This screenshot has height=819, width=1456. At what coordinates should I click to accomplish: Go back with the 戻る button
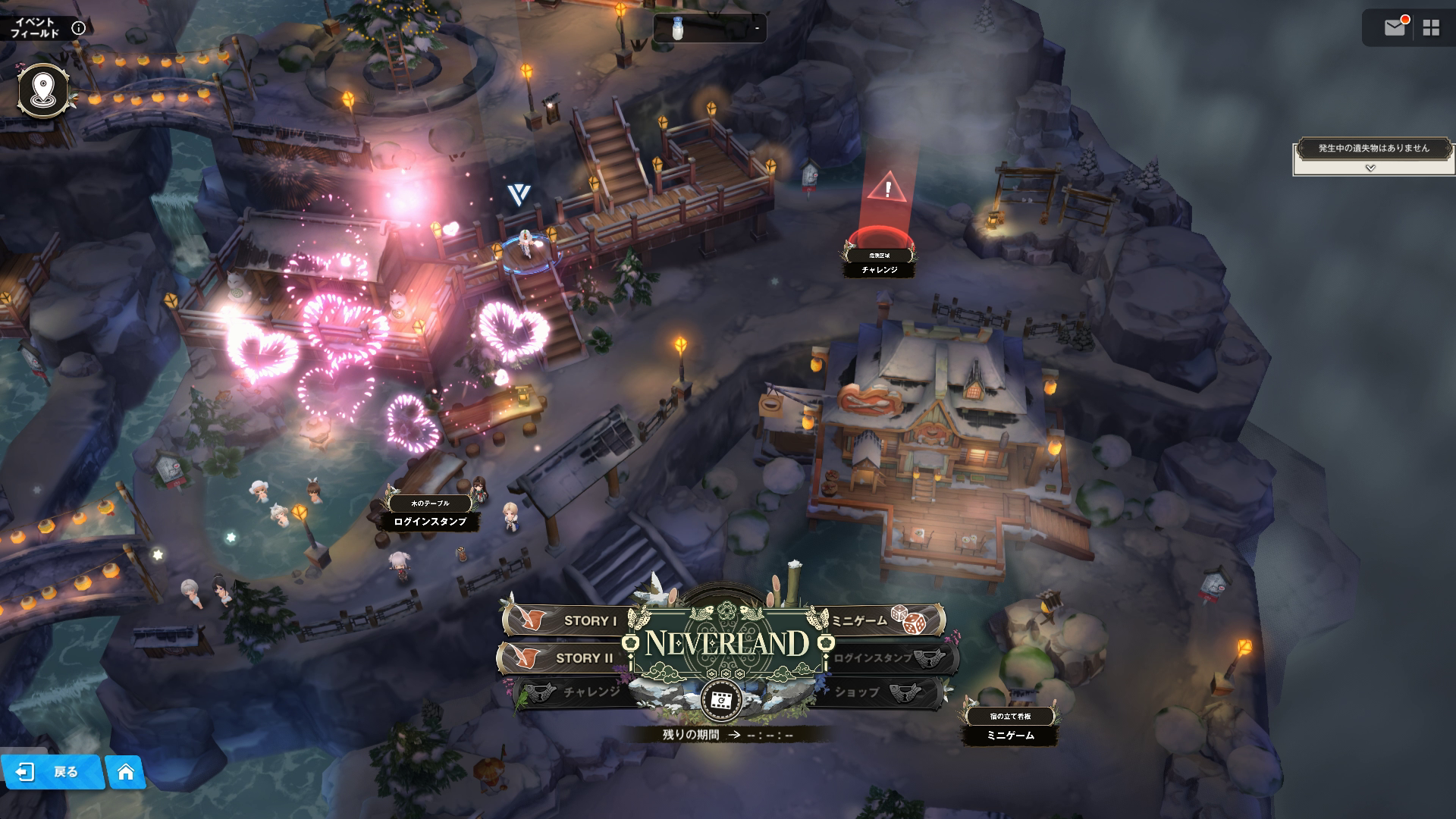(x=52, y=772)
